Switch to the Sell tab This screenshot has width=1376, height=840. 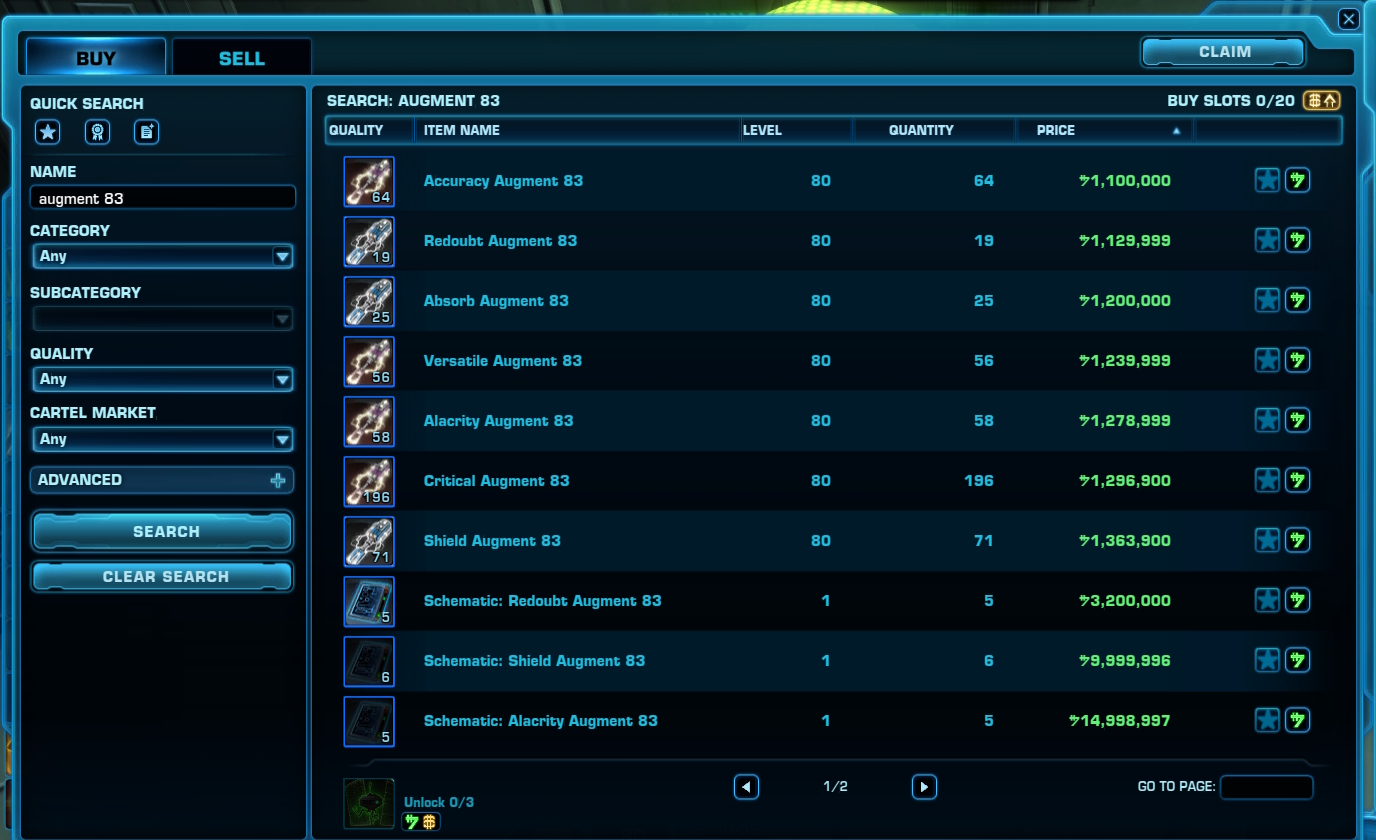point(240,57)
